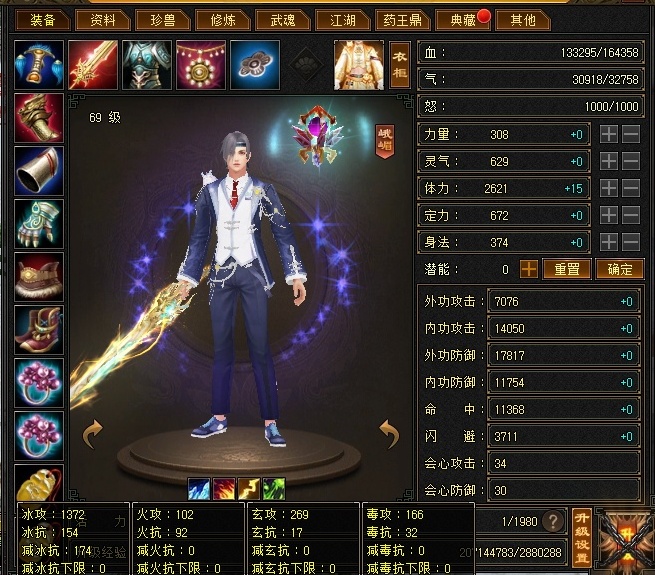Click the golden dragon bracer slot

click(x=39, y=117)
